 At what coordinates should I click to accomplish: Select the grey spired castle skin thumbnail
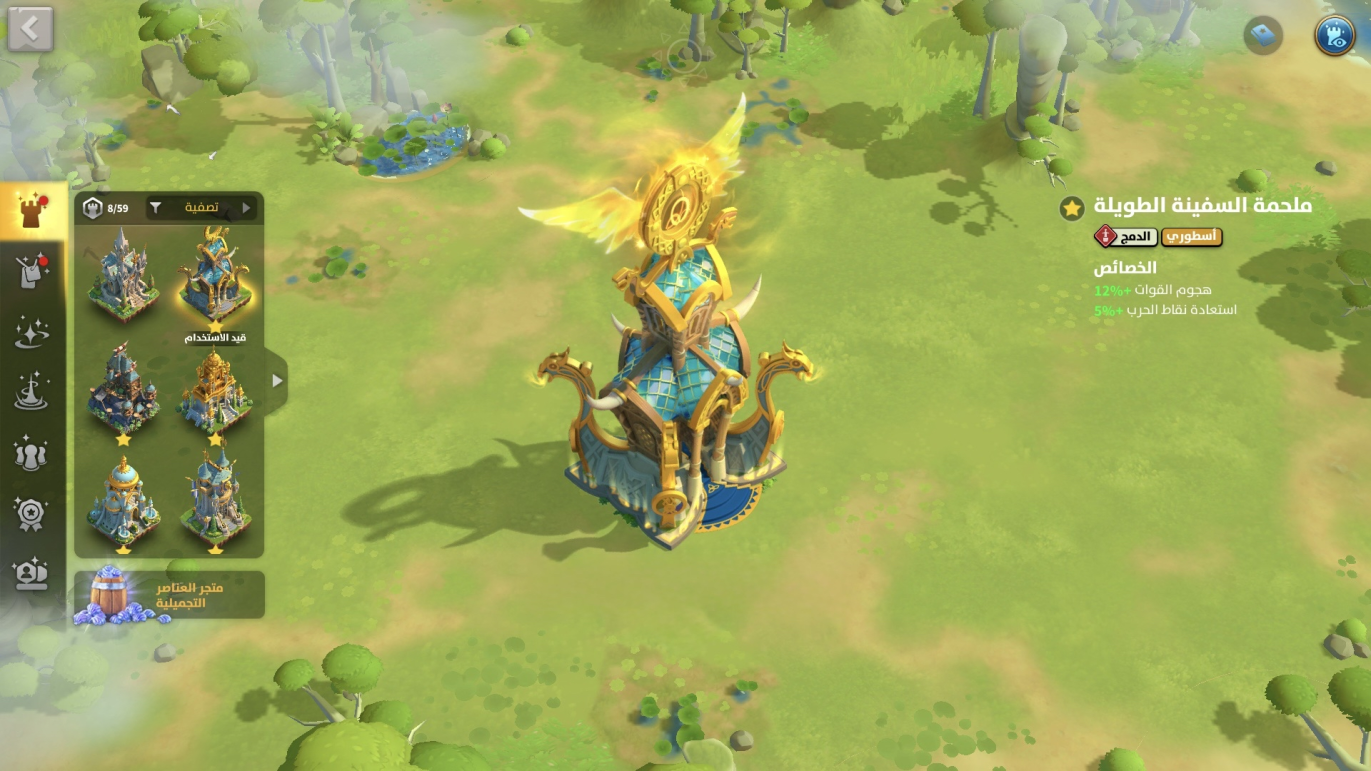click(123, 274)
